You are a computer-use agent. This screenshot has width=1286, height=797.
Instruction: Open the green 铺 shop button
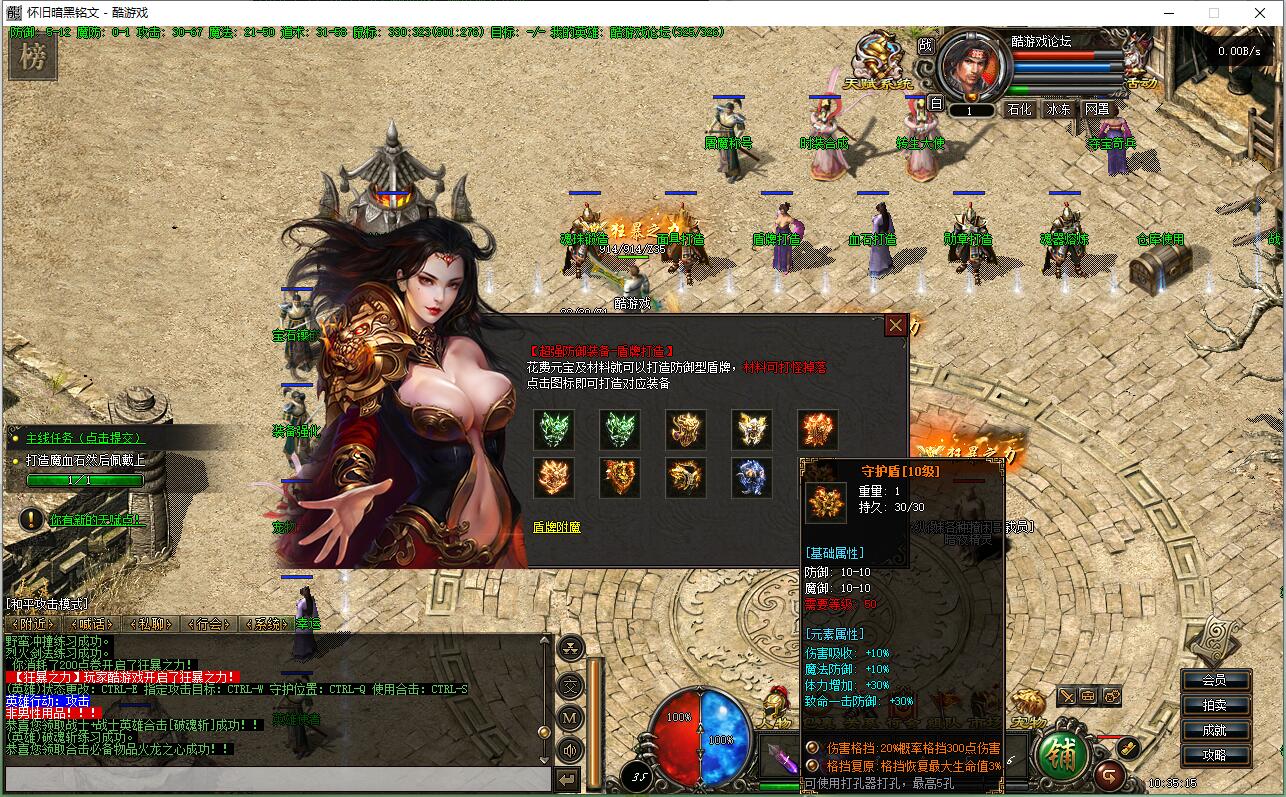(1063, 755)
